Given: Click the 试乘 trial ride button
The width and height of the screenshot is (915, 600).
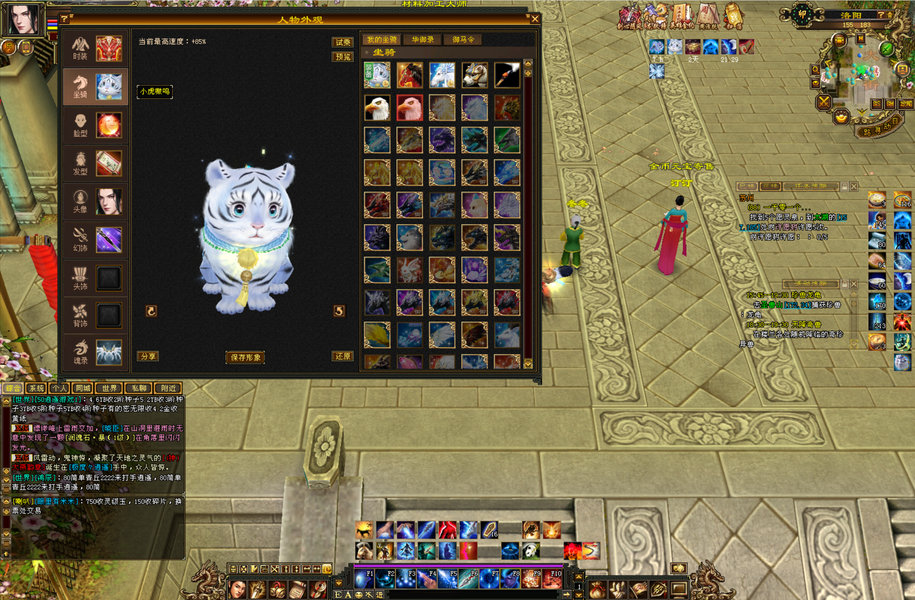Looking at the screenshot, I should [342, 42].
